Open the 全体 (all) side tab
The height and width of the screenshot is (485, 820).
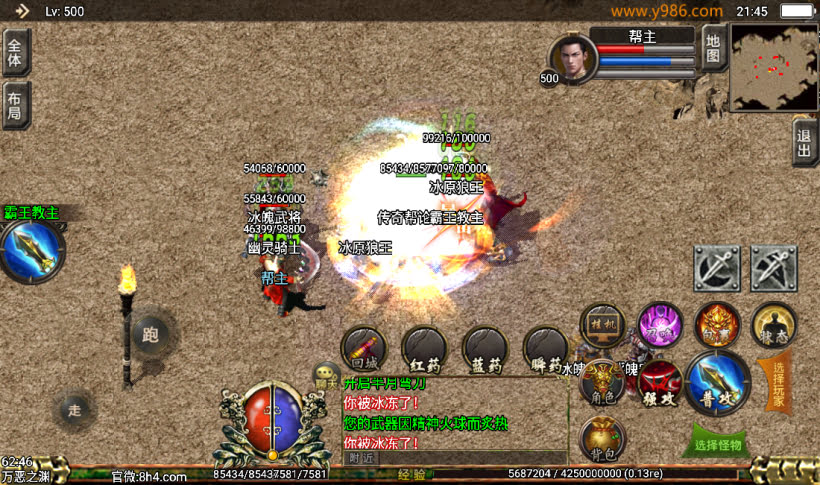pyautogui.click(x=15, y=52)
